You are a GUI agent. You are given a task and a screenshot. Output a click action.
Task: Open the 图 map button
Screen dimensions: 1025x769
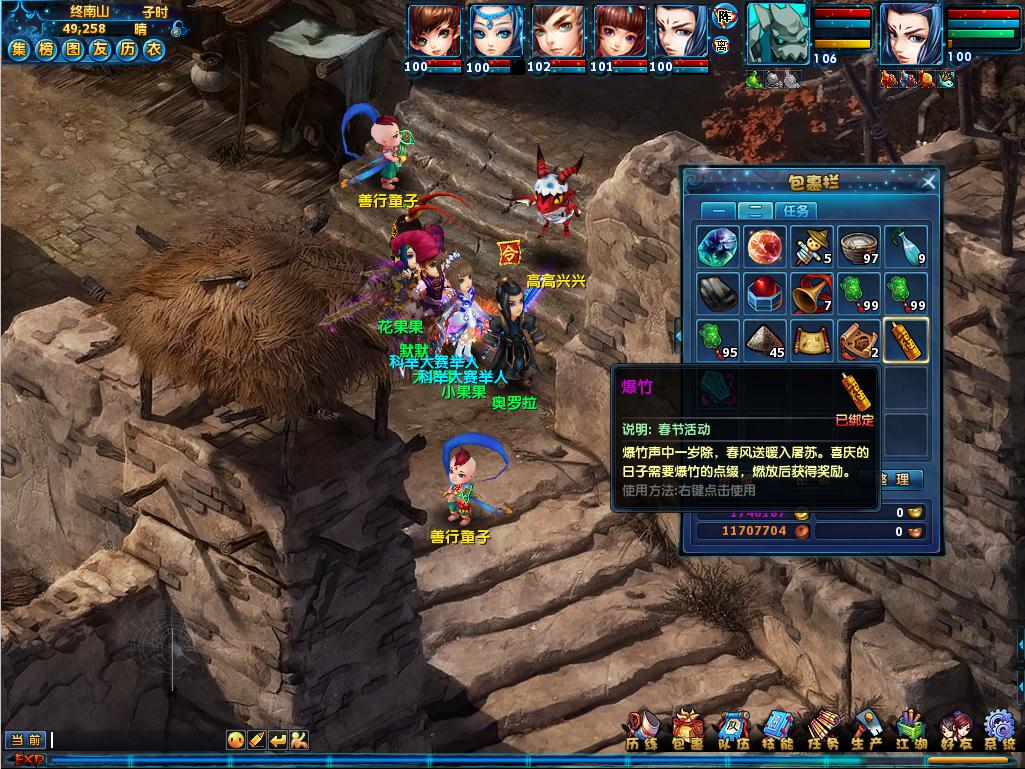click(x=72, y=48)
